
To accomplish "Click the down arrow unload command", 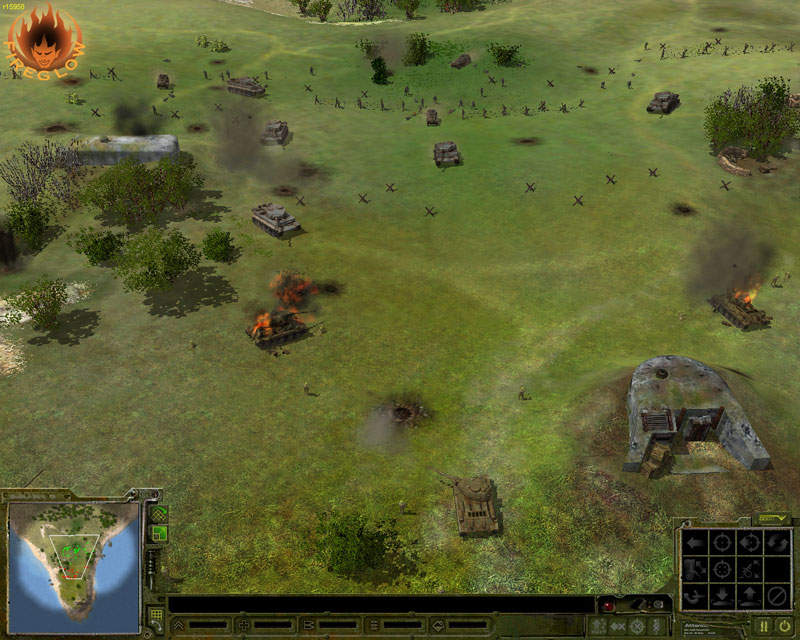I will 722,597.
